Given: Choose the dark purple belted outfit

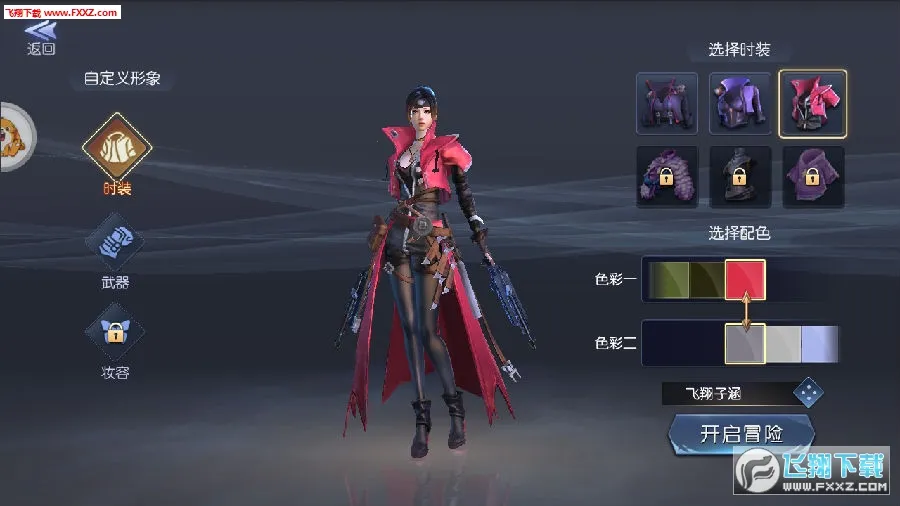Looking at the screenshot, I should [667, 103].
